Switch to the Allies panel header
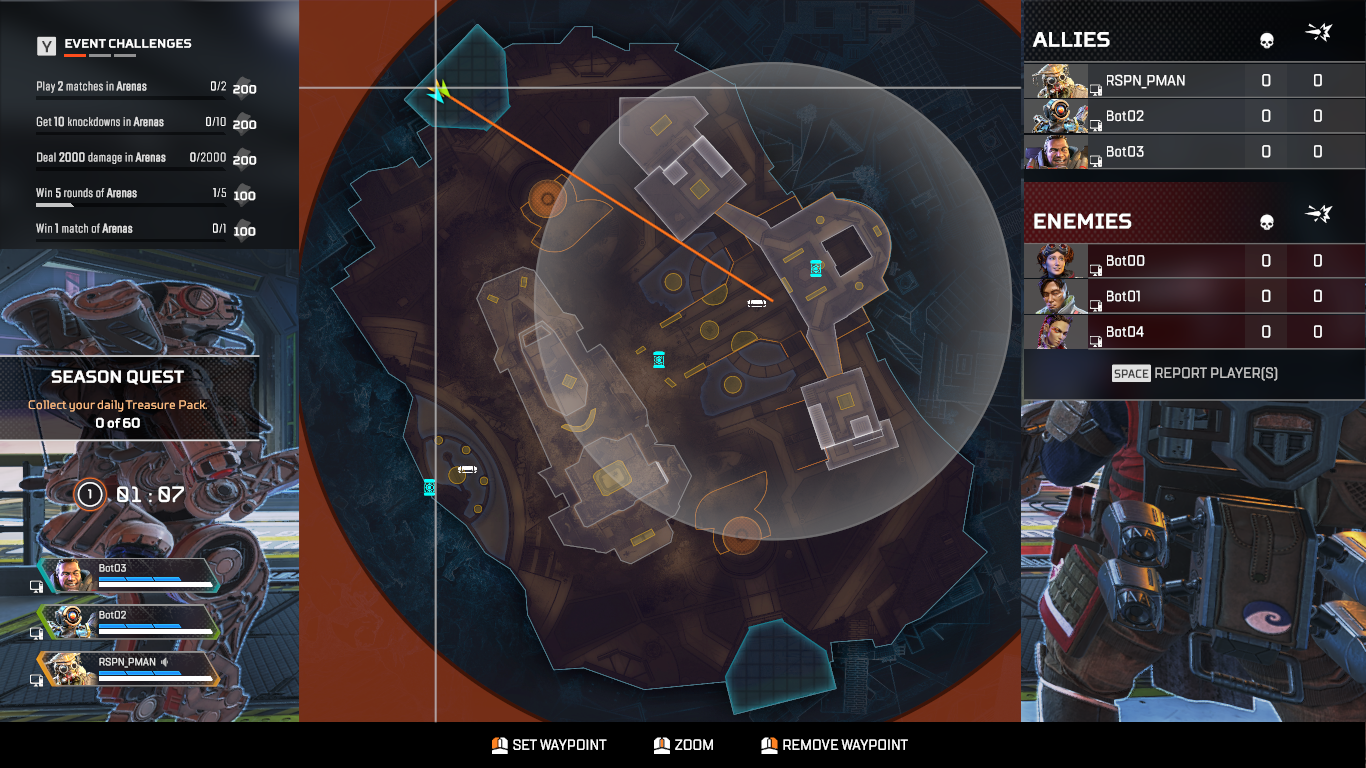The image size is (1366, 768). (x=1073, y=39)
